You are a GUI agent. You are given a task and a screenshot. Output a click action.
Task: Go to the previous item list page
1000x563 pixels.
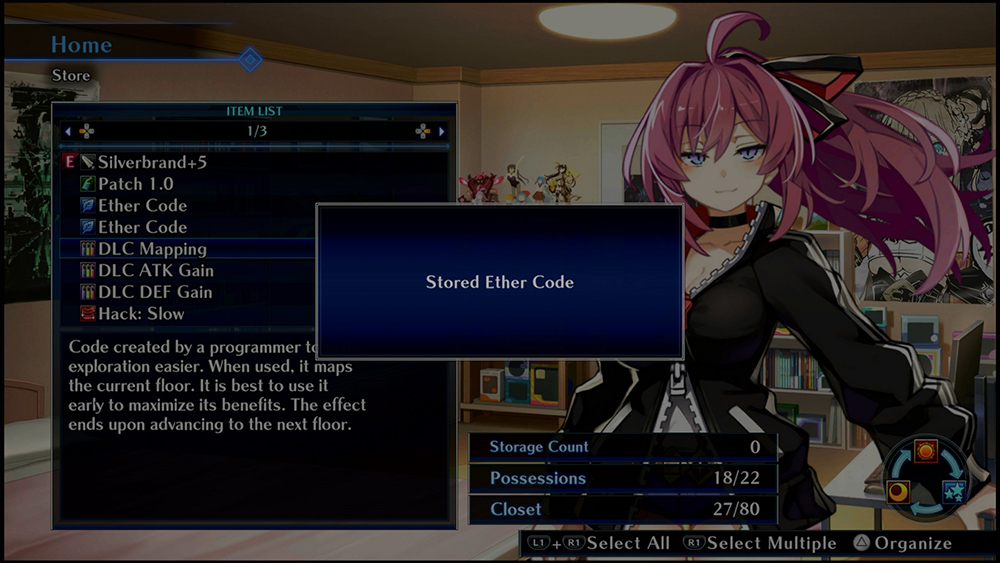[x=68, y=131]
